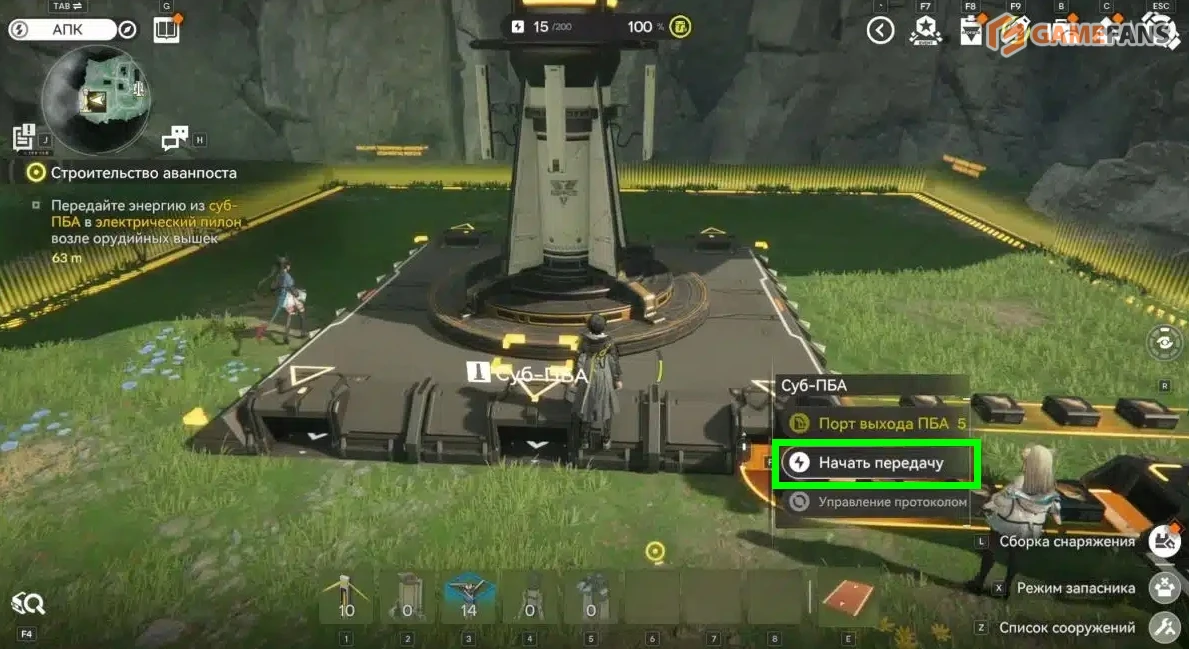Toggle the eye view icon
The width and height of the screenshot is (1189, 649).
(x=1164, y=343)
